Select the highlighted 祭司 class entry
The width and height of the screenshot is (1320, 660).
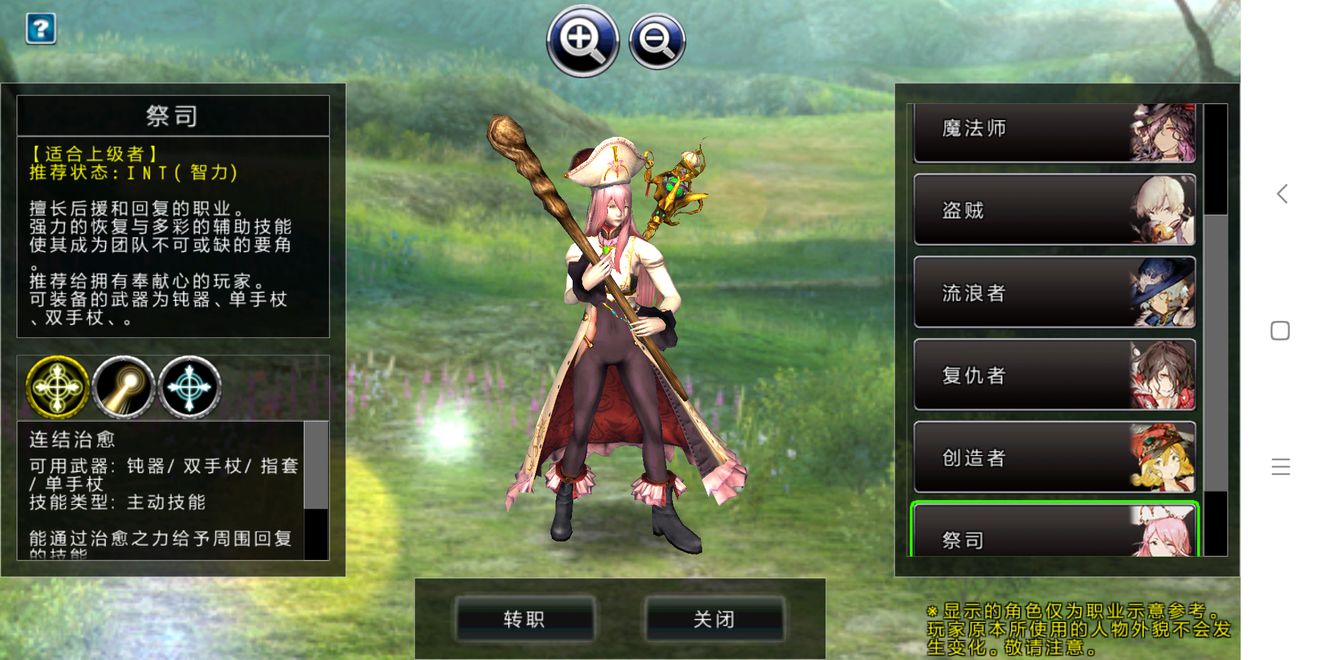coord(1054,532)
